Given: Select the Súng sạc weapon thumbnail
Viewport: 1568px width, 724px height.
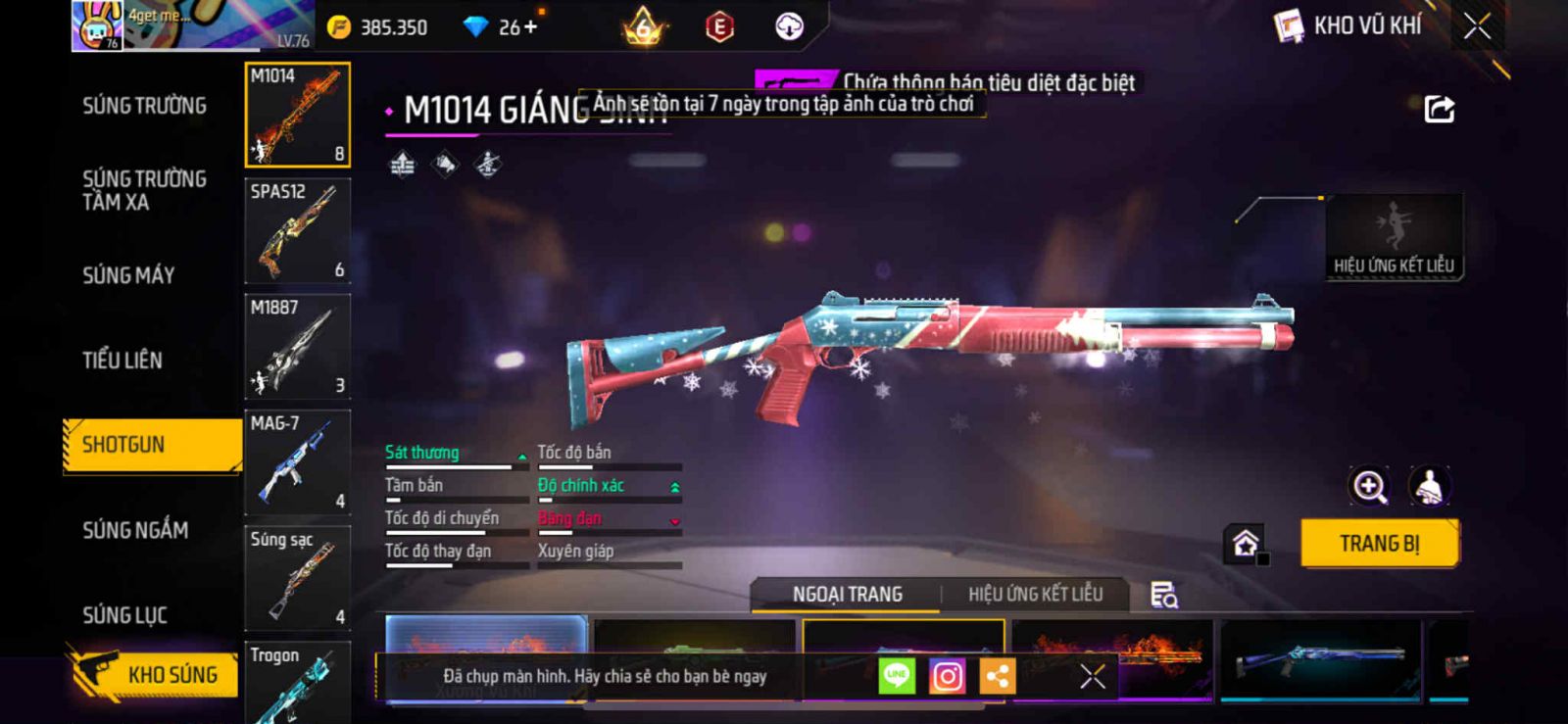Looking at the screenshot, I should [x=297, y=578].
